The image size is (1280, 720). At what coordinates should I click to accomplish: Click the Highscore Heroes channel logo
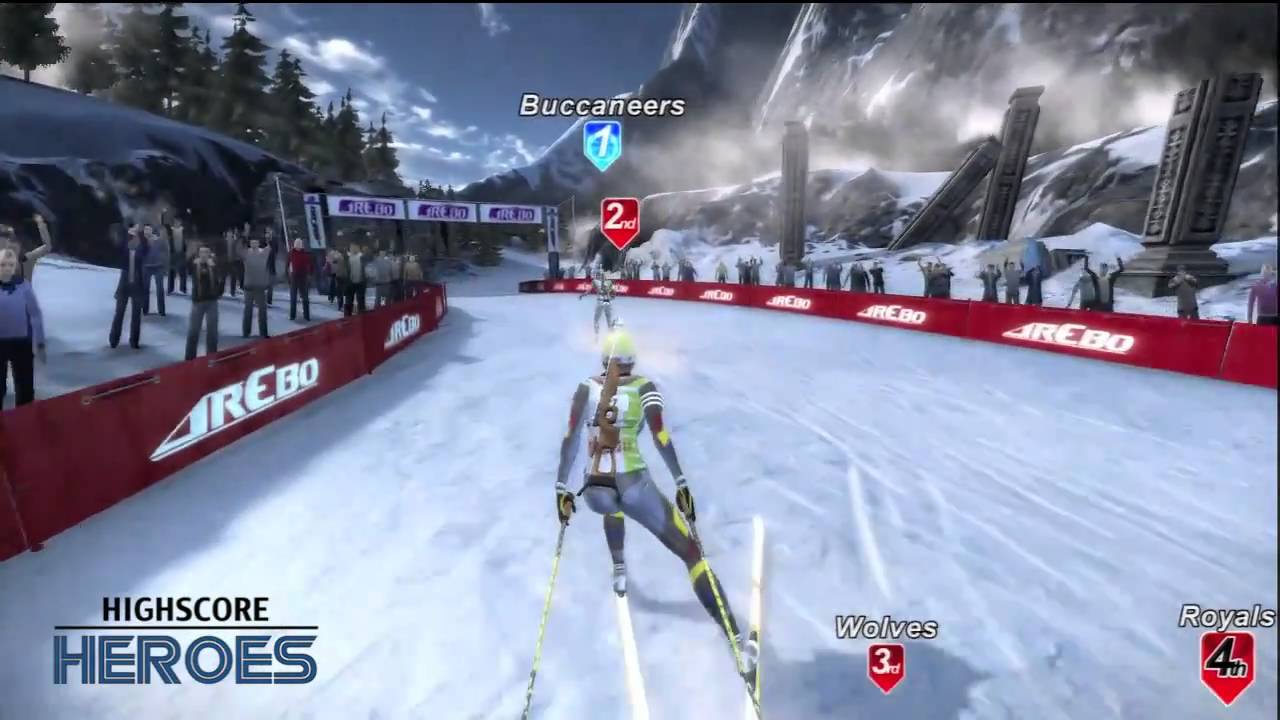point(186,641)
